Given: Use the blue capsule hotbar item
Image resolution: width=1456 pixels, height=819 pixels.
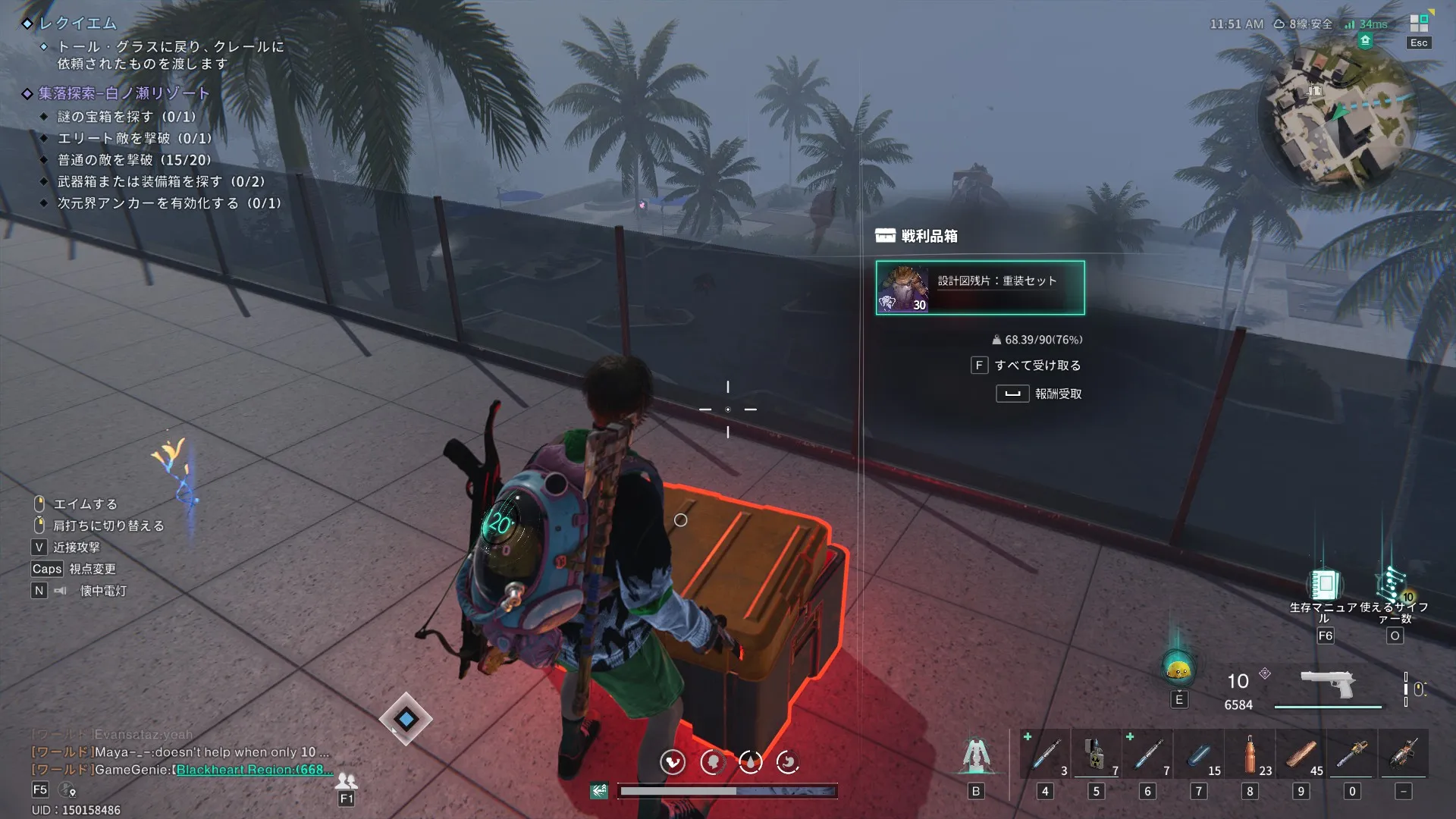Looking at the screenshot, I should (x=1198, y=754).
